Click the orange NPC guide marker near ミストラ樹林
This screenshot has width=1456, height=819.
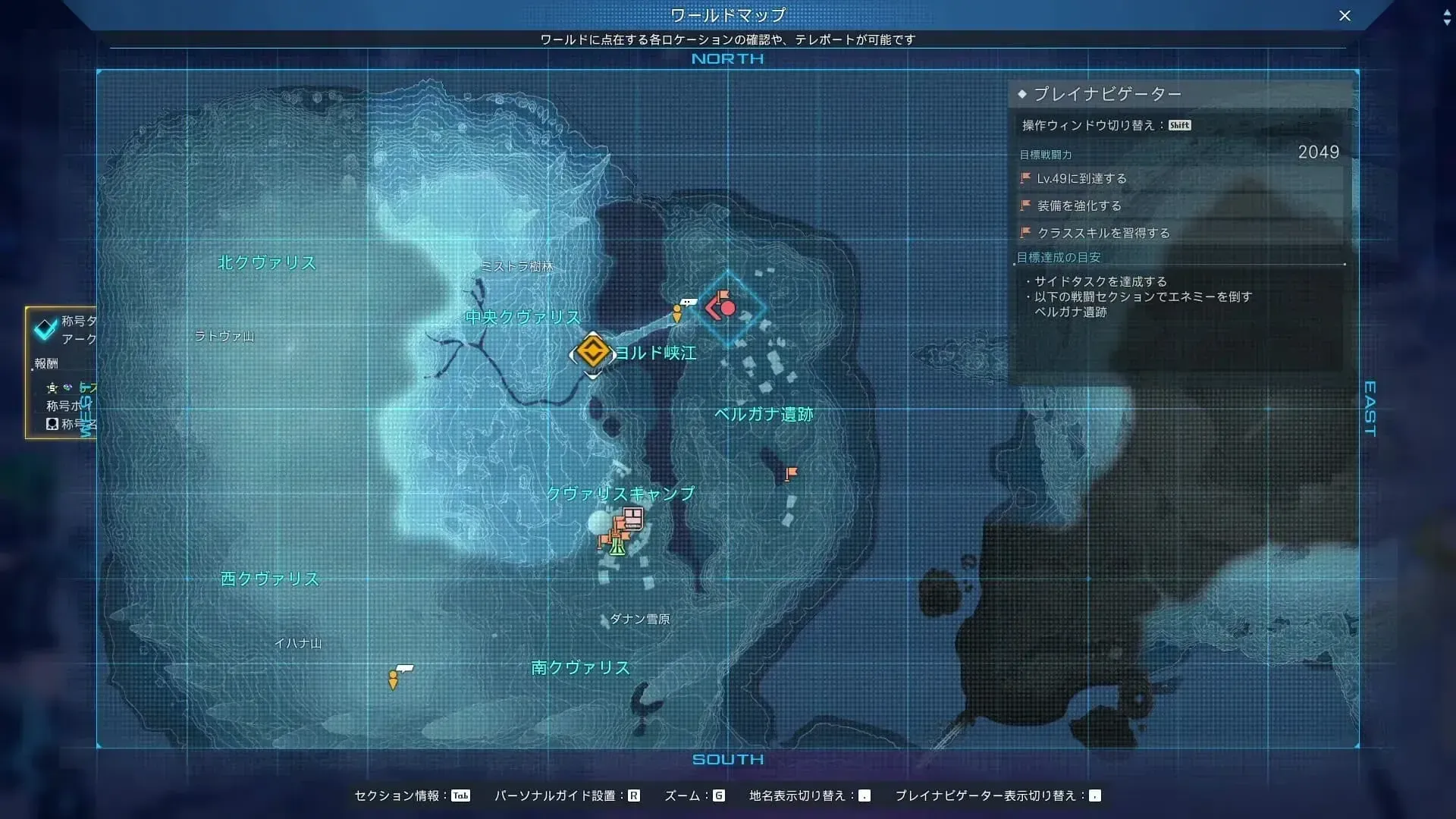676,312
